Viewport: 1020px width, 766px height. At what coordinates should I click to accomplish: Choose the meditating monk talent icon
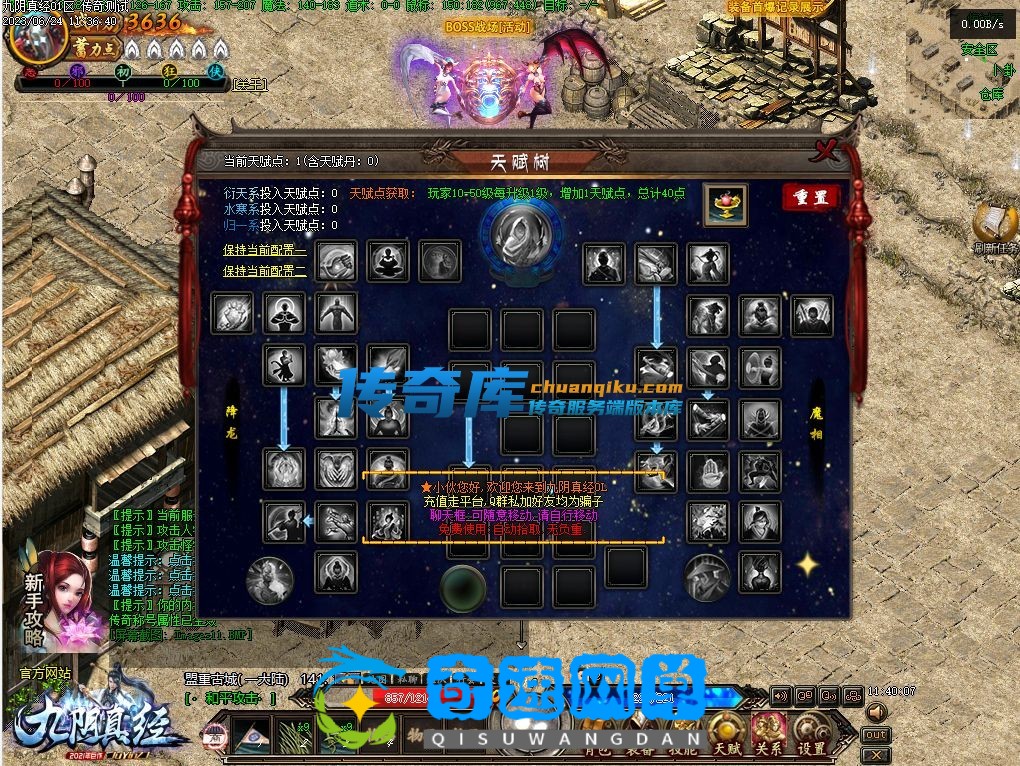click(x=387, y=261)
